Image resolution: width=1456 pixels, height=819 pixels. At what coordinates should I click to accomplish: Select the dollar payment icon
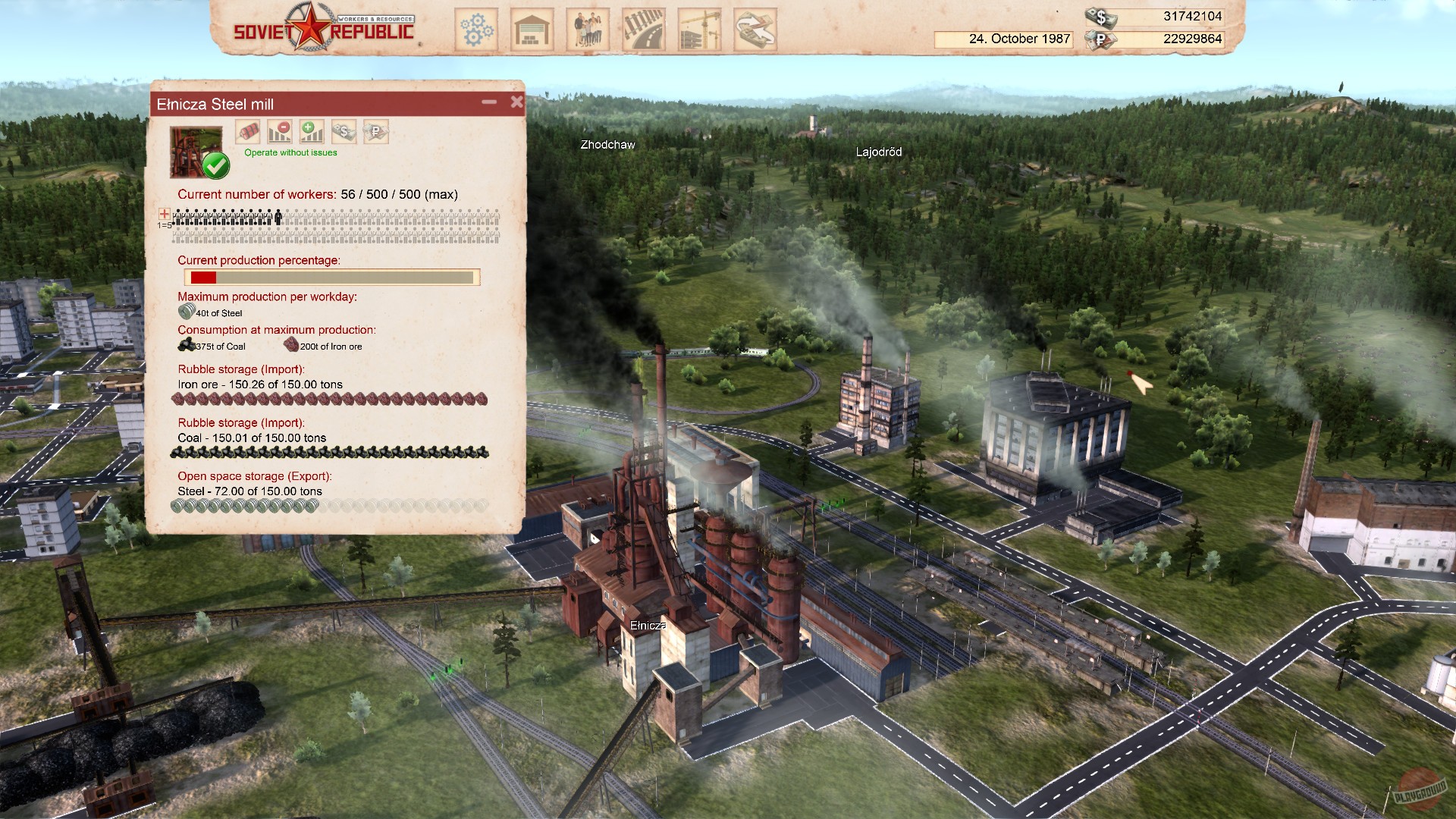tap(344, 131)
